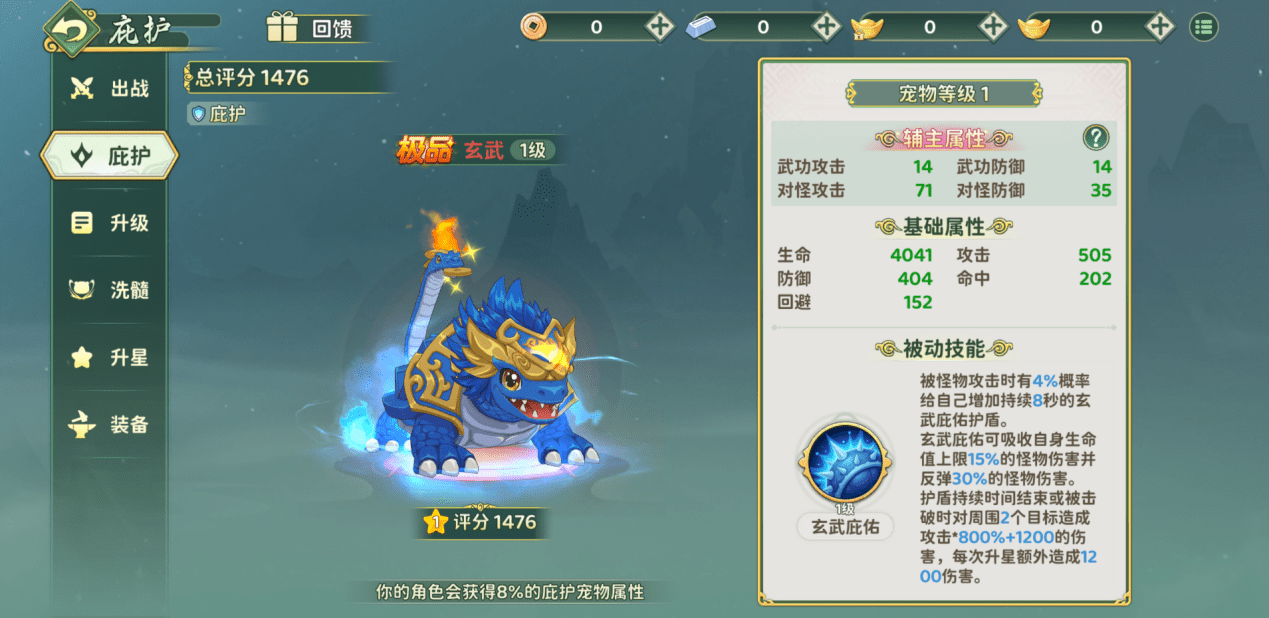
Task: Go back using the return arrow
Action: pyautogui.click(x=70, y=30)
